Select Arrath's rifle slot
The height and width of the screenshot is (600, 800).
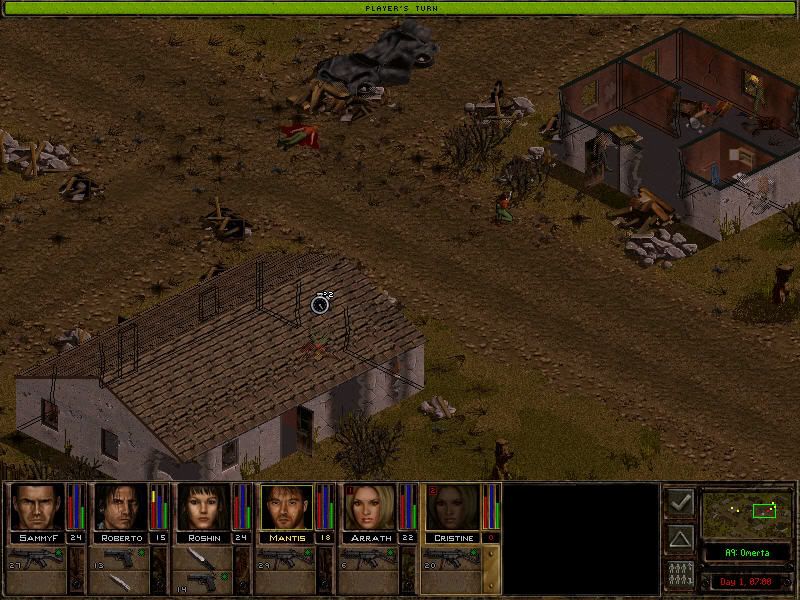(370, 556)
